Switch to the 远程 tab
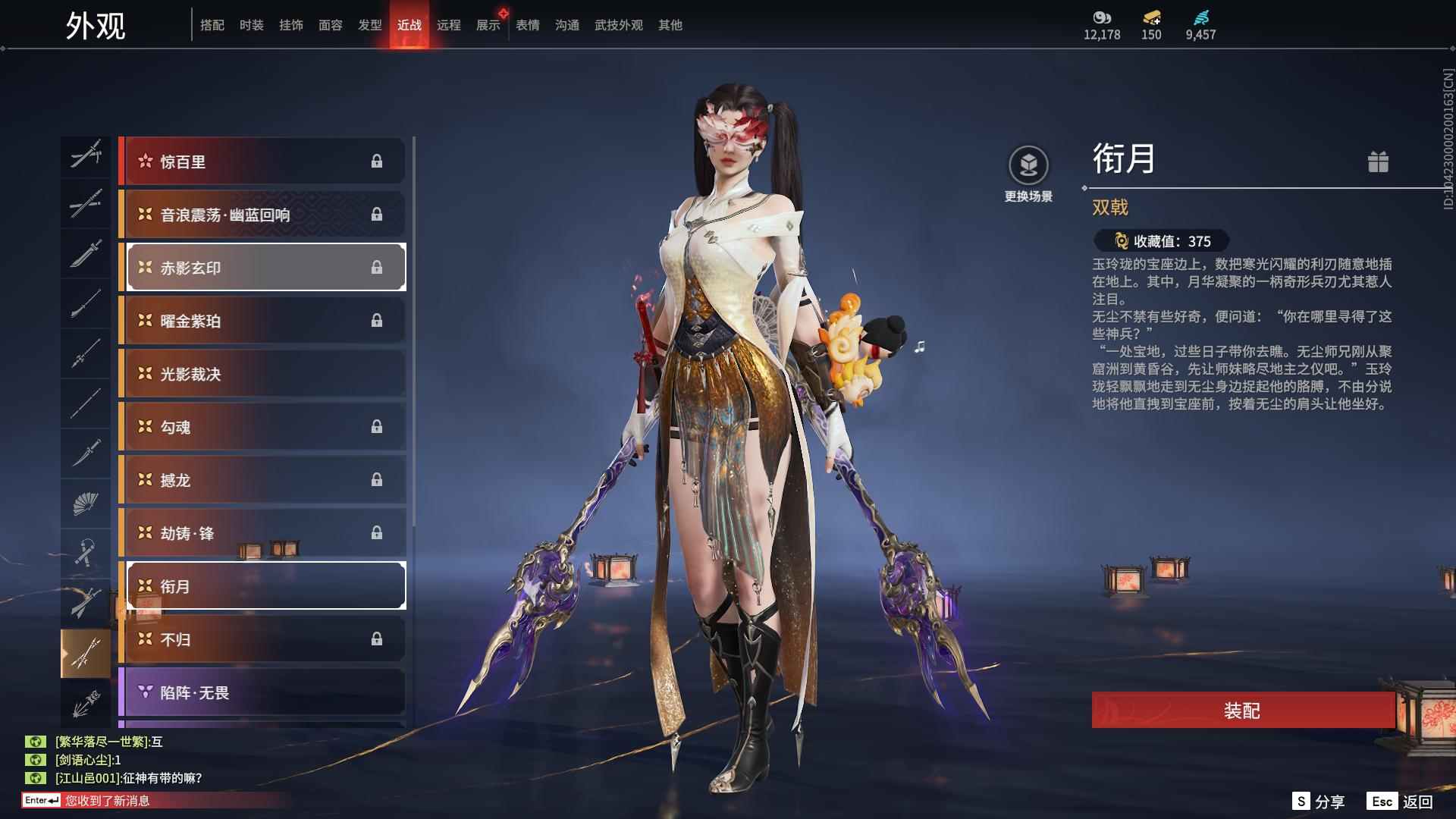Image resolution: width=1456 pixels, height=819 pixels. coord(449,24)
